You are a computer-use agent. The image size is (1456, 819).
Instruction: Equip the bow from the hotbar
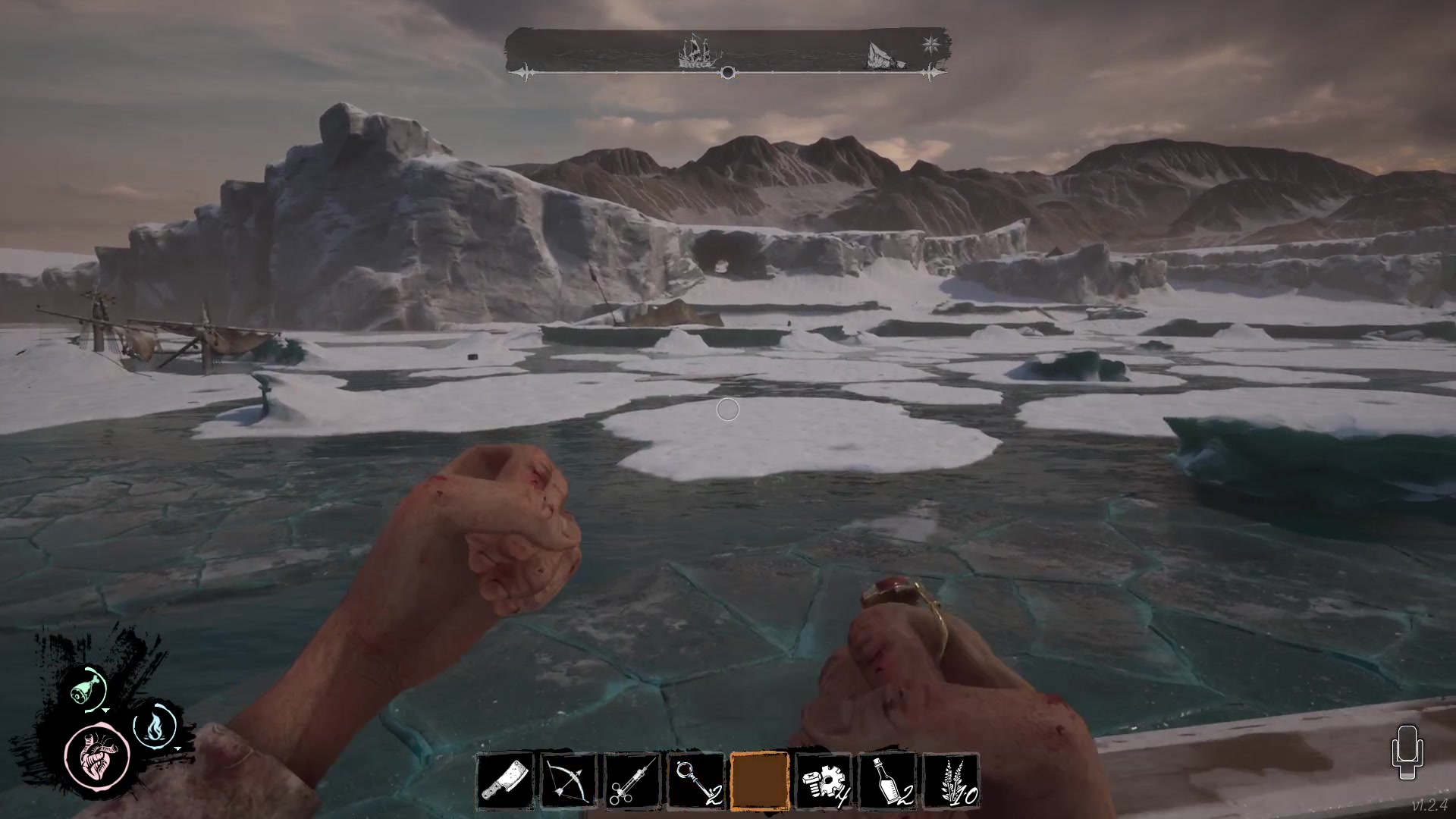click(x=570, y=781)
